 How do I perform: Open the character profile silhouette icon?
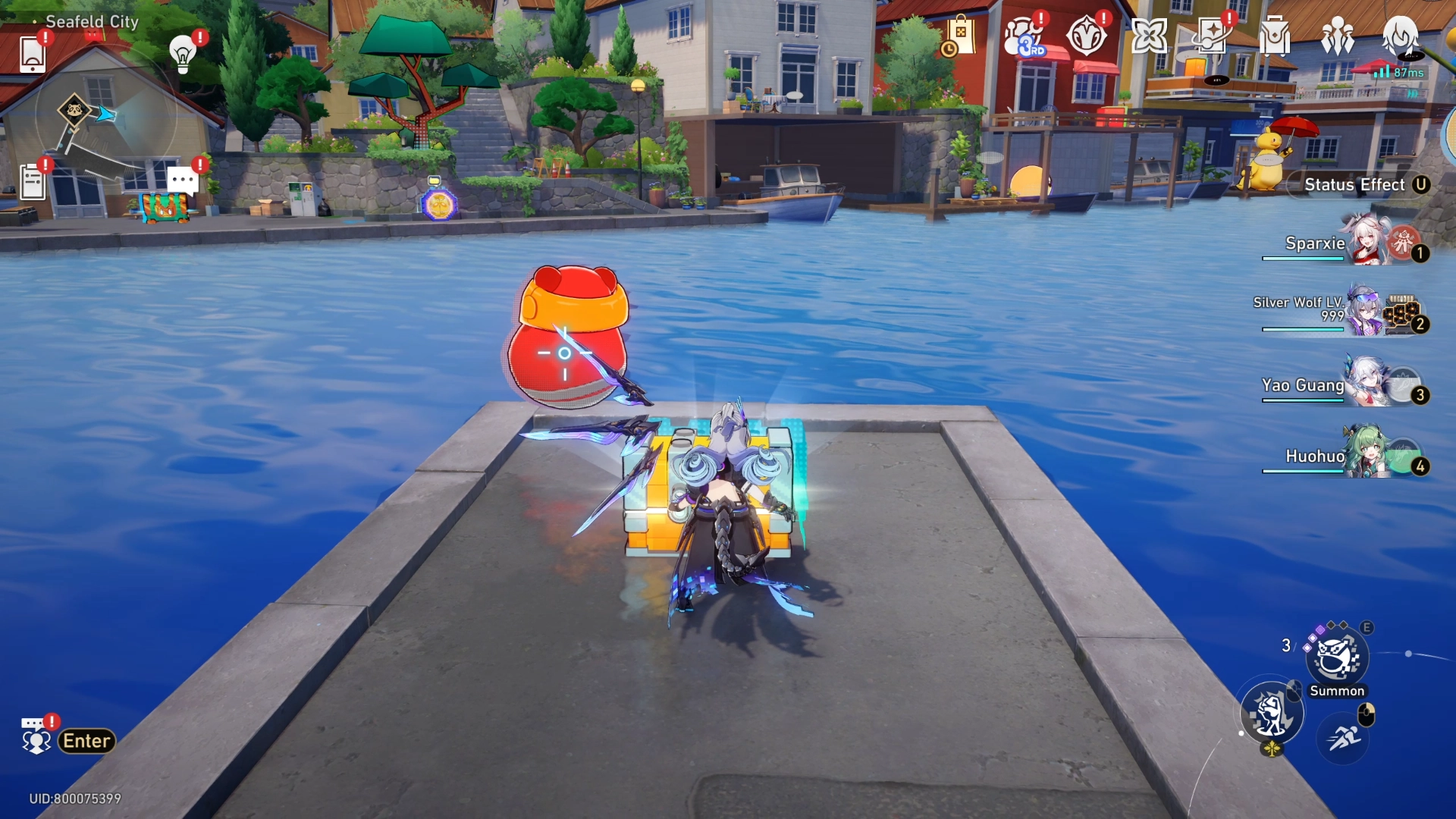tap(1402, 38)
